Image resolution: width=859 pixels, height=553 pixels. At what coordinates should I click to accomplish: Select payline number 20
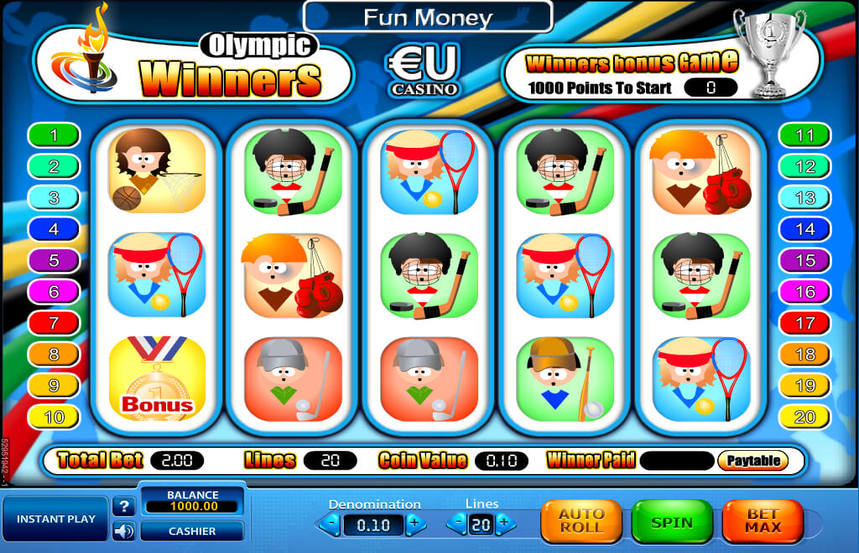[805, 416]
